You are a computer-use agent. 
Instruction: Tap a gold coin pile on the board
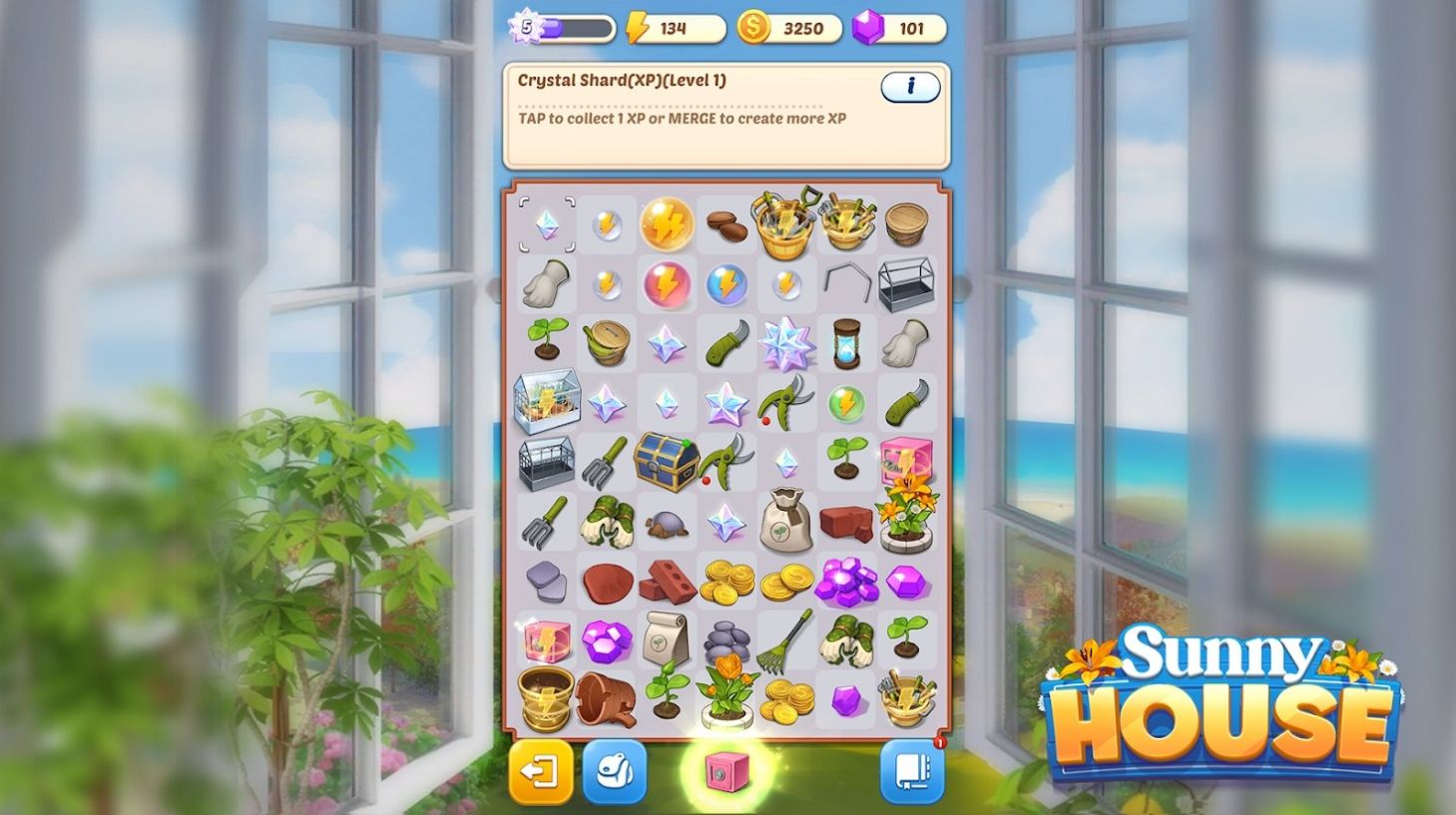tap(726, 584)
